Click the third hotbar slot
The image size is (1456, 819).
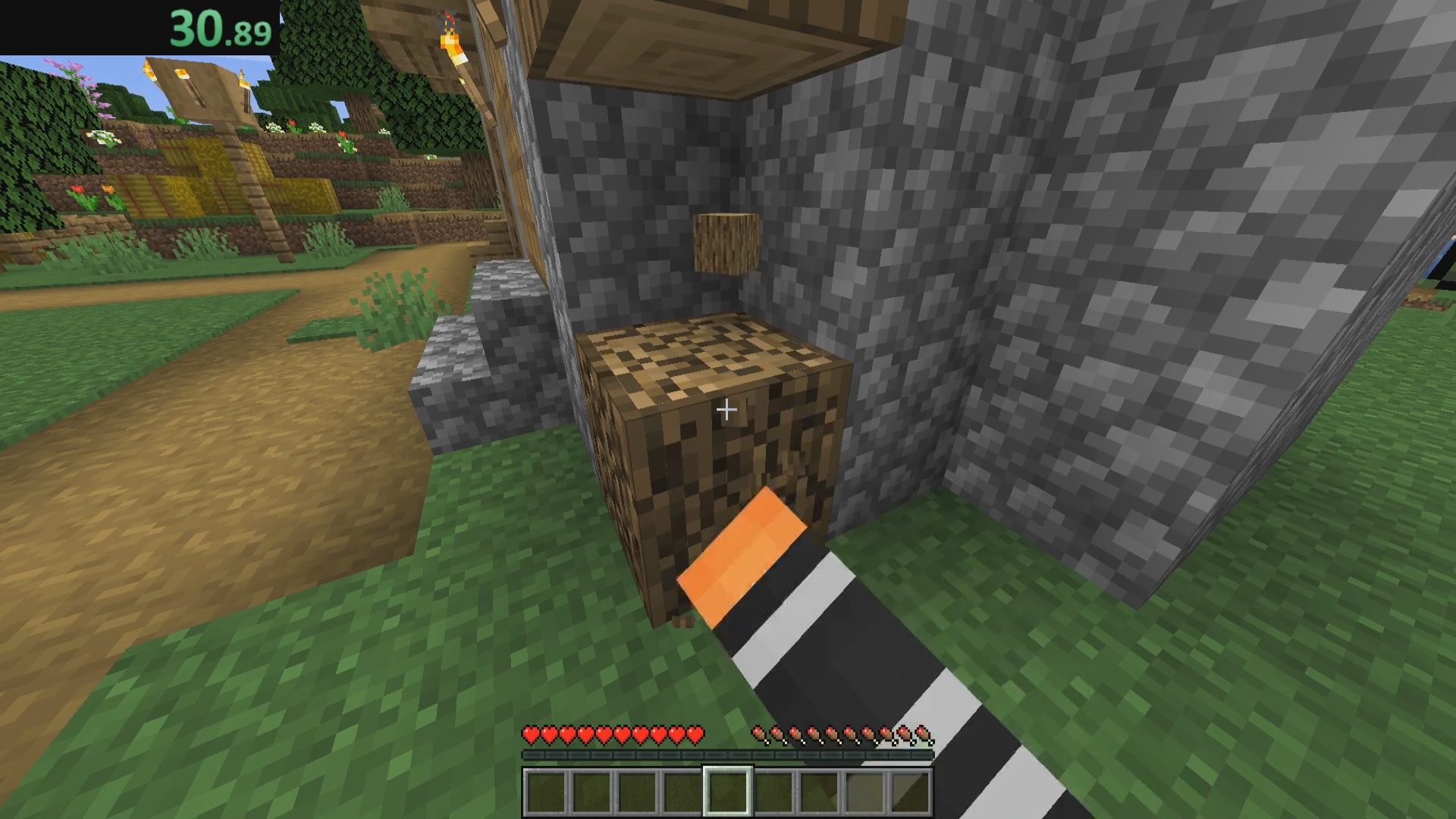(x=635, y=791)
